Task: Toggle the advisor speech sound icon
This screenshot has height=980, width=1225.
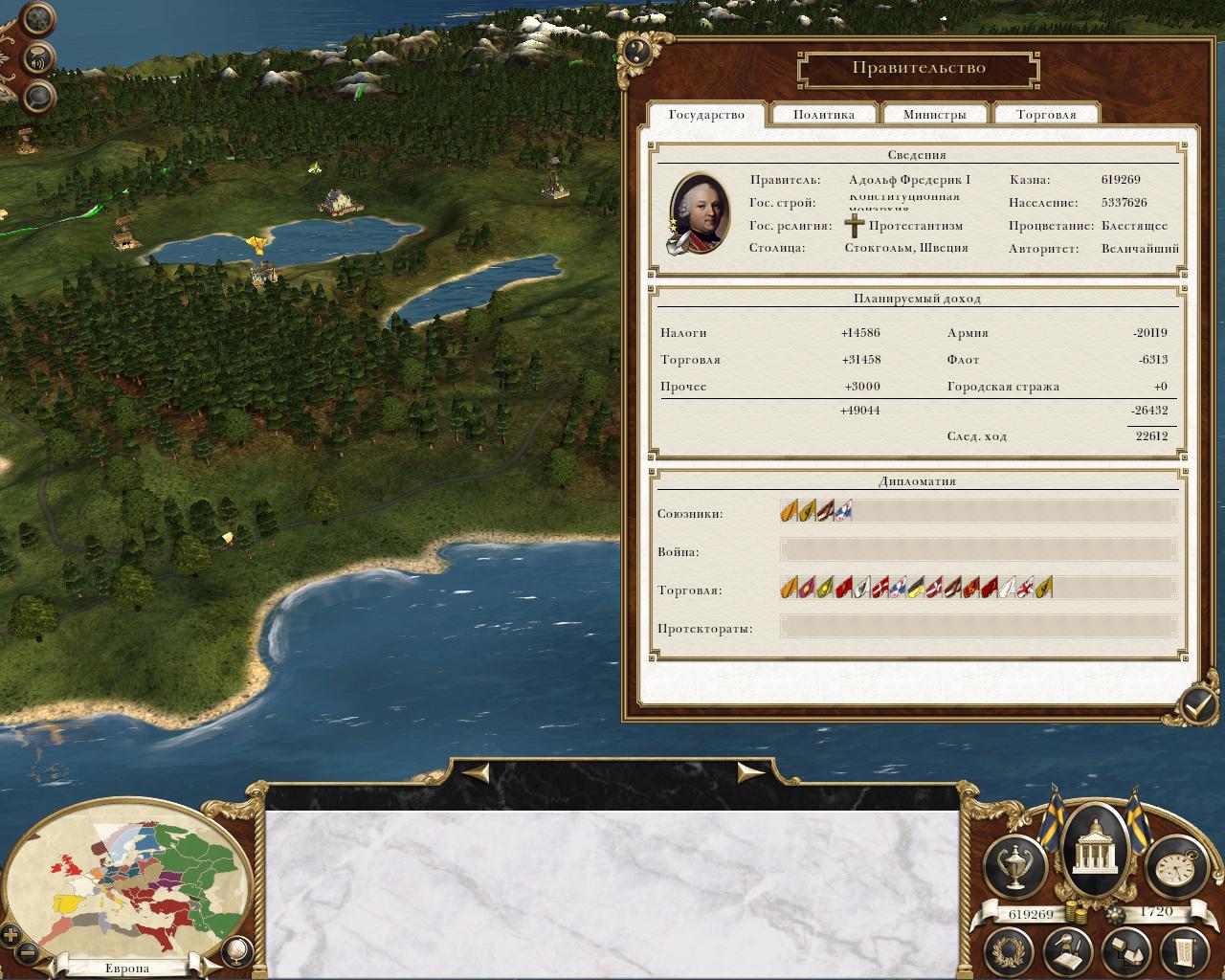Action: 39,56
